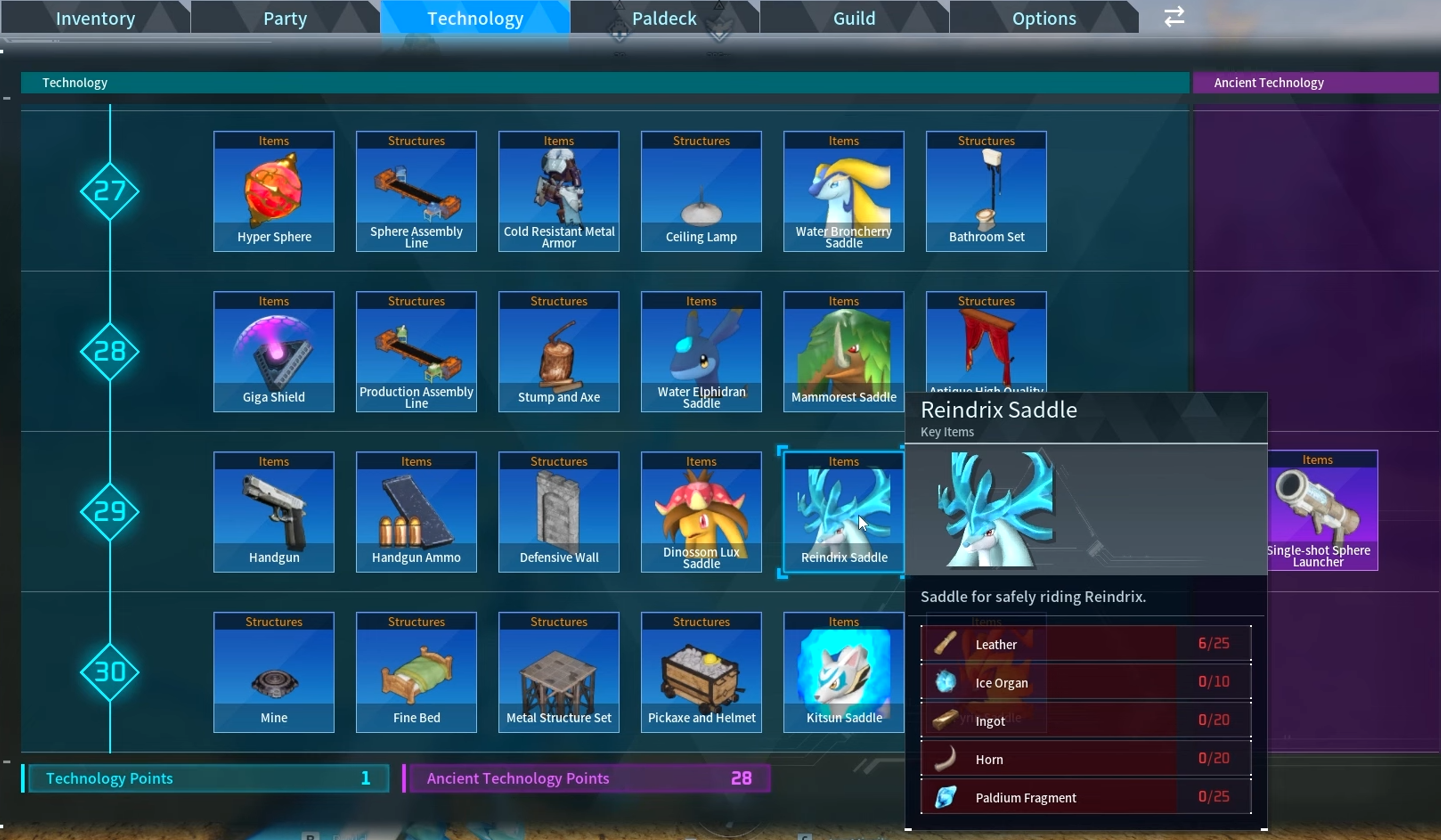Open the Options tab
This screenshot has height=840, width=1441.
coord(1043,17)
